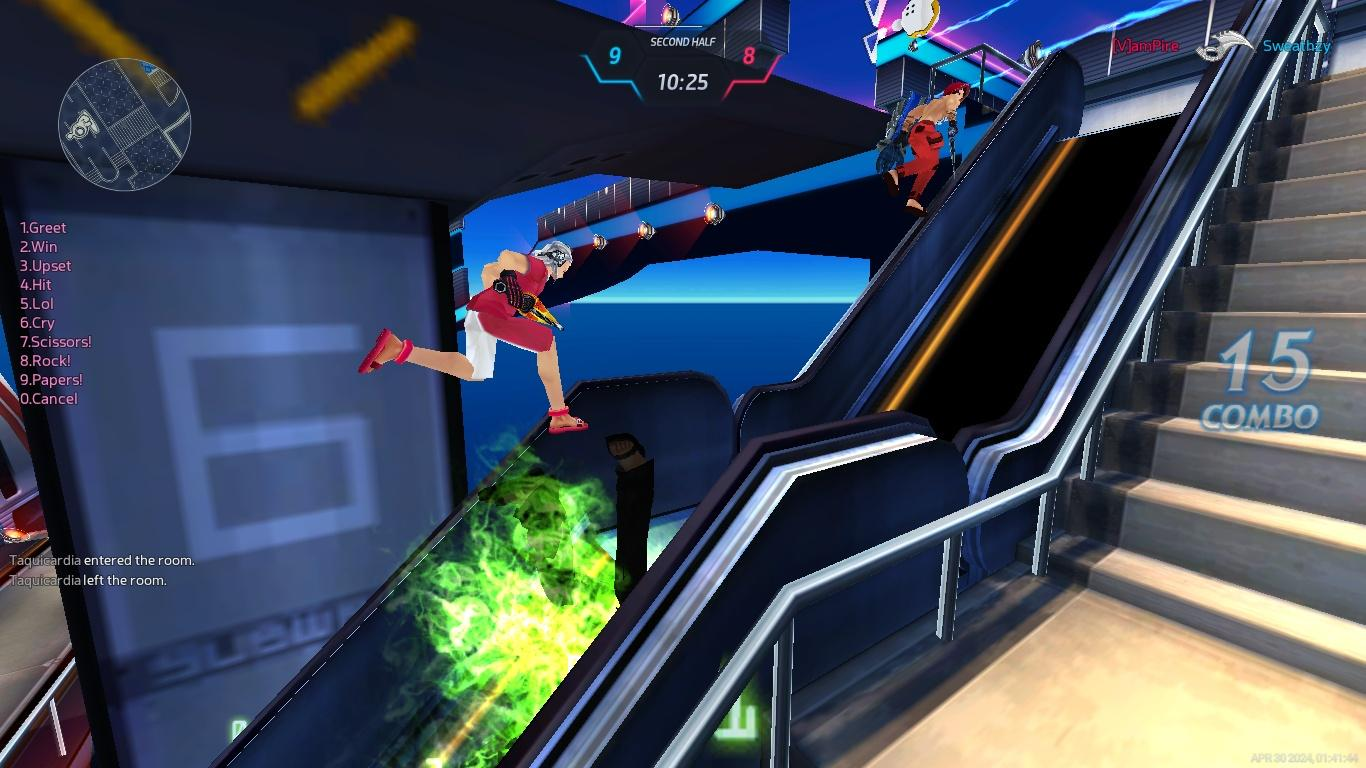This screenshot has height=768, width=1366.
Task: Select Papers! from the emote list
Action: pyautogui.click(x=52, y=380)
